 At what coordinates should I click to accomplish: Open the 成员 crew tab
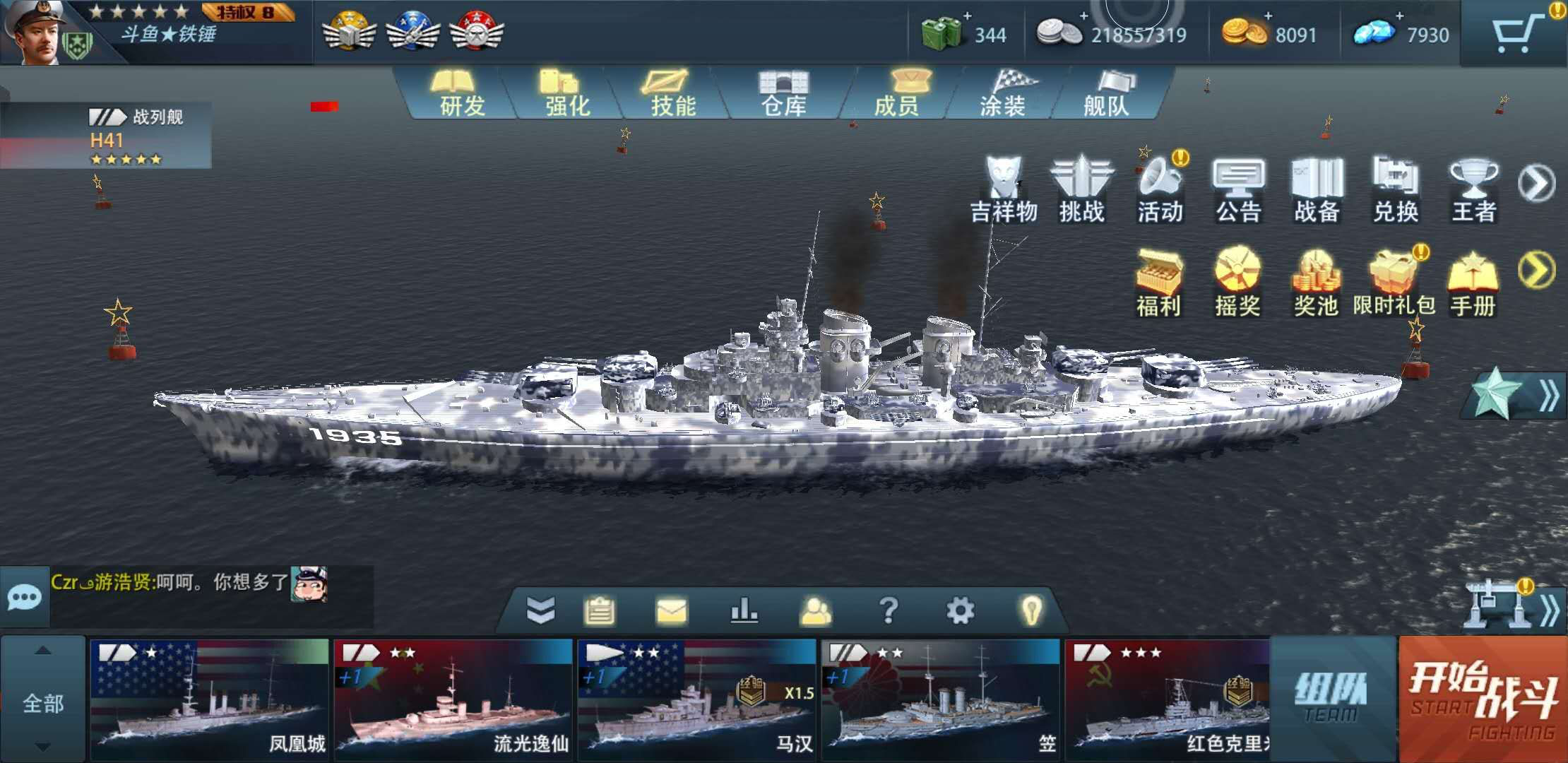896,94
